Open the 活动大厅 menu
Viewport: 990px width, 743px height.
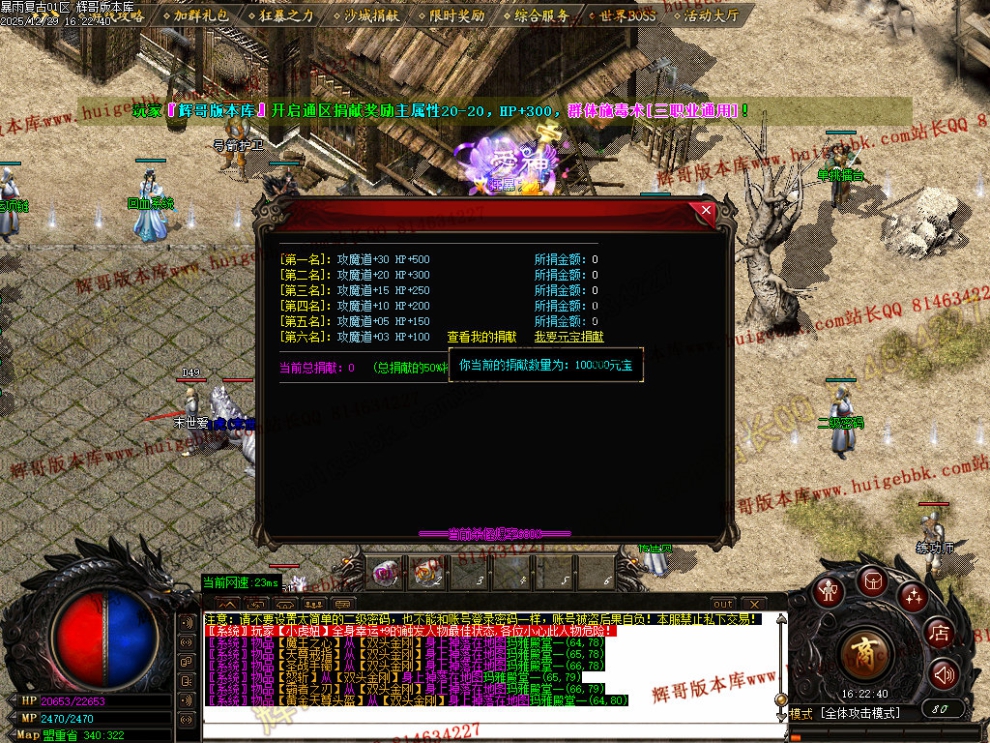(x=712, y=15)
